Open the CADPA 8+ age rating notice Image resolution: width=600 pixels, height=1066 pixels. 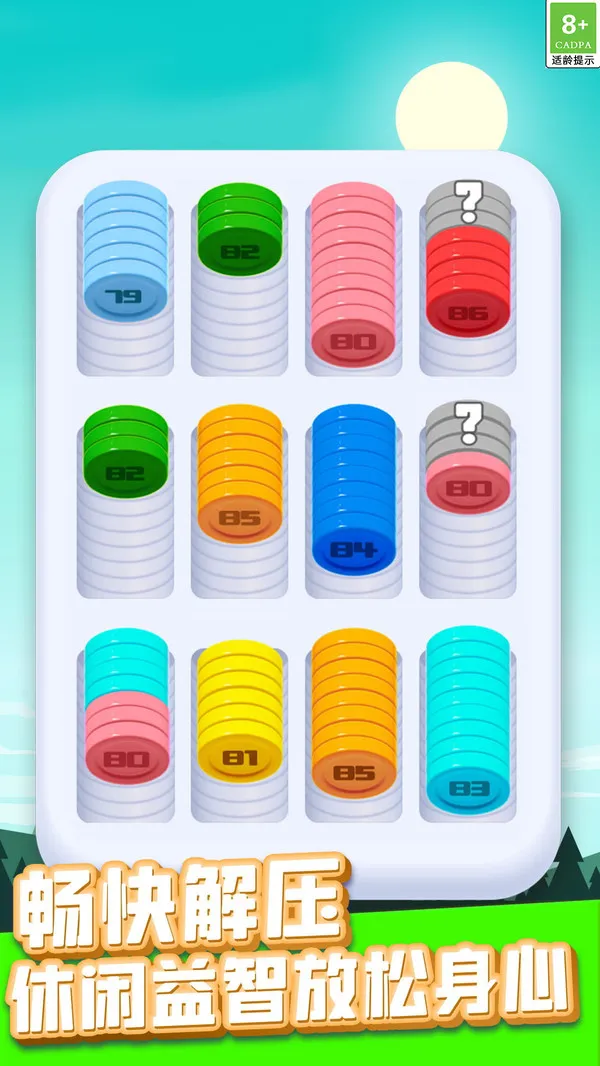point(574,34)
